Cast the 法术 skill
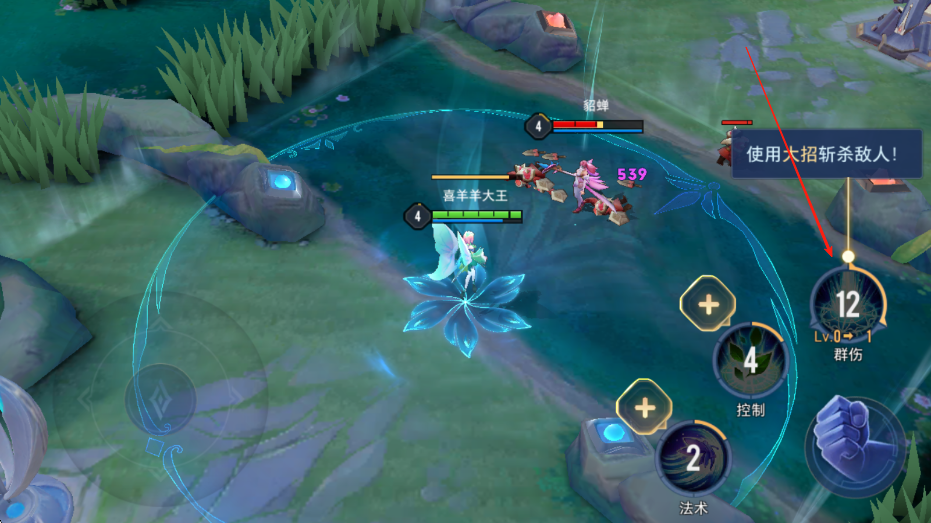This screenshot has width=931, height=523. tap(693, 459)
